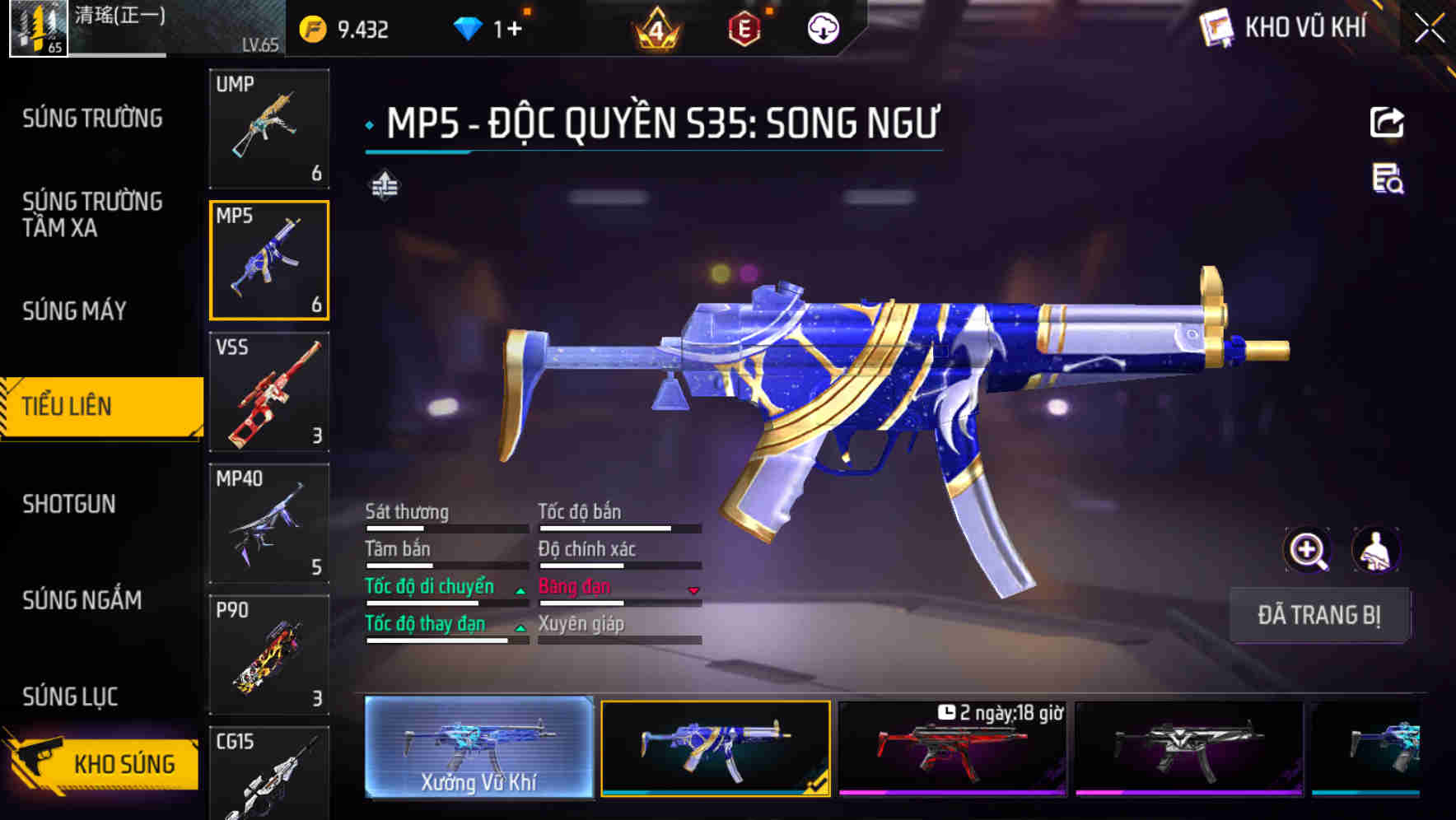Click the share weapon icon
1456x820 pixels.
(x=1388, y=122)
